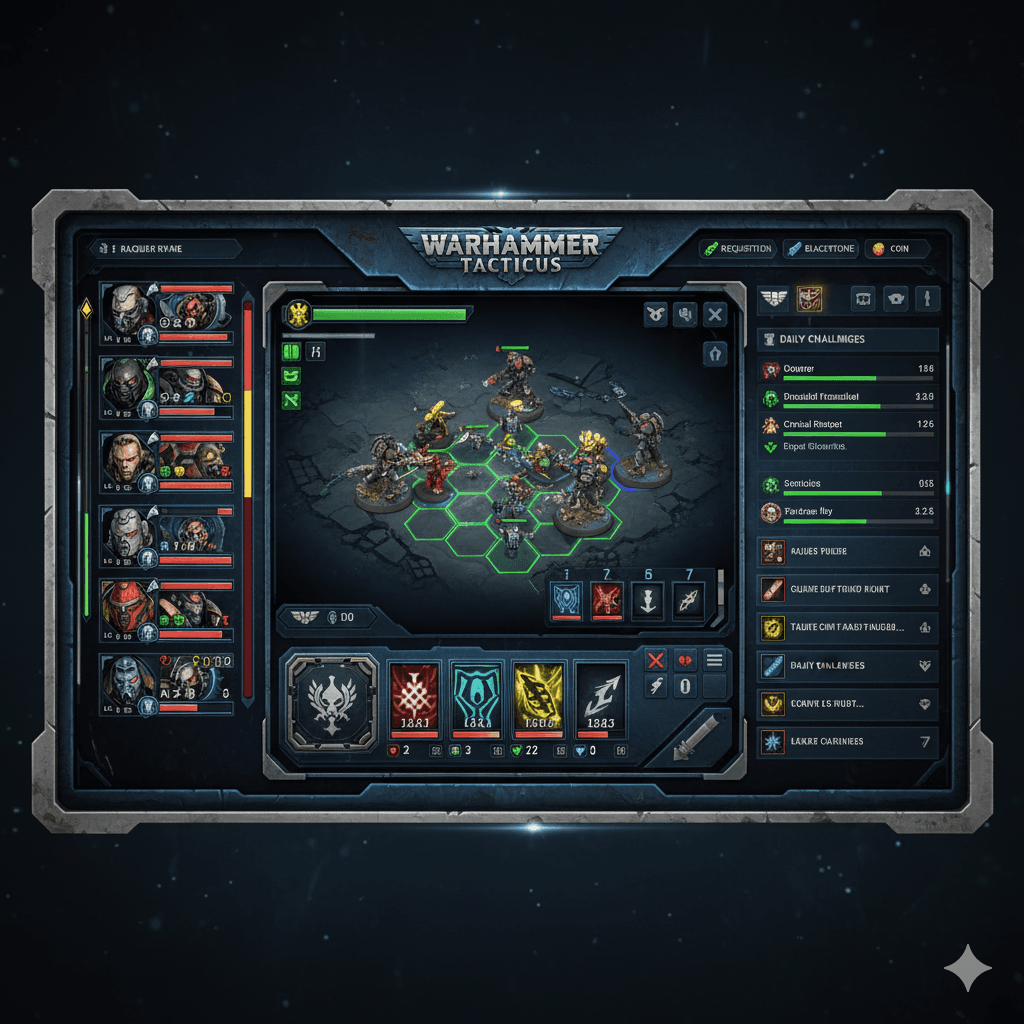This screenshot has height=1024, width=1024.
Task: Select the red crosshatch ability card
Action: point(414,699)
